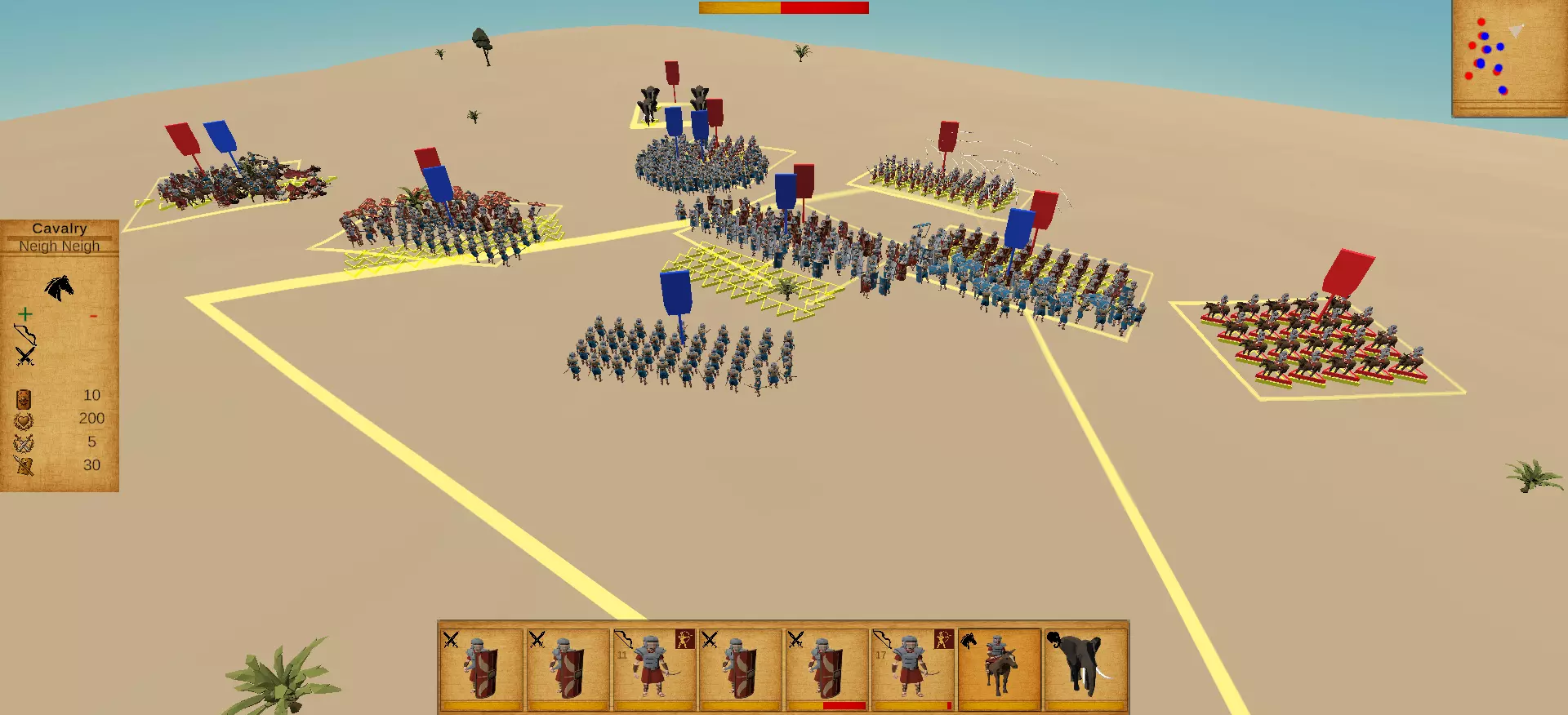Click the Neigh Neigh label under Cavalry
Viewport: 1568px width, 715px height.
pos(59,246)
